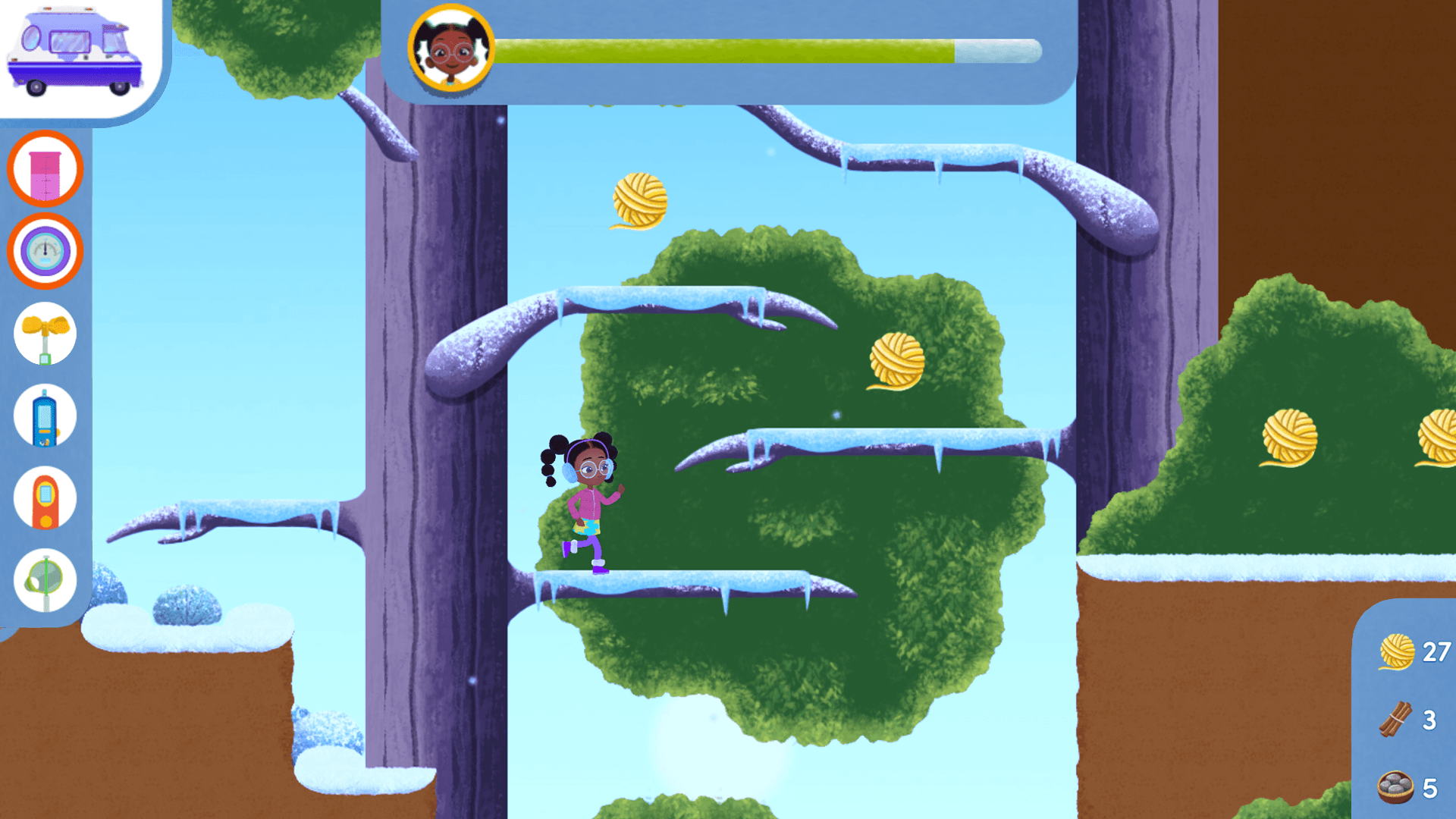The image size is (1456, 819).
Task: Open the purple van button
Action: [x=74, y=55]
